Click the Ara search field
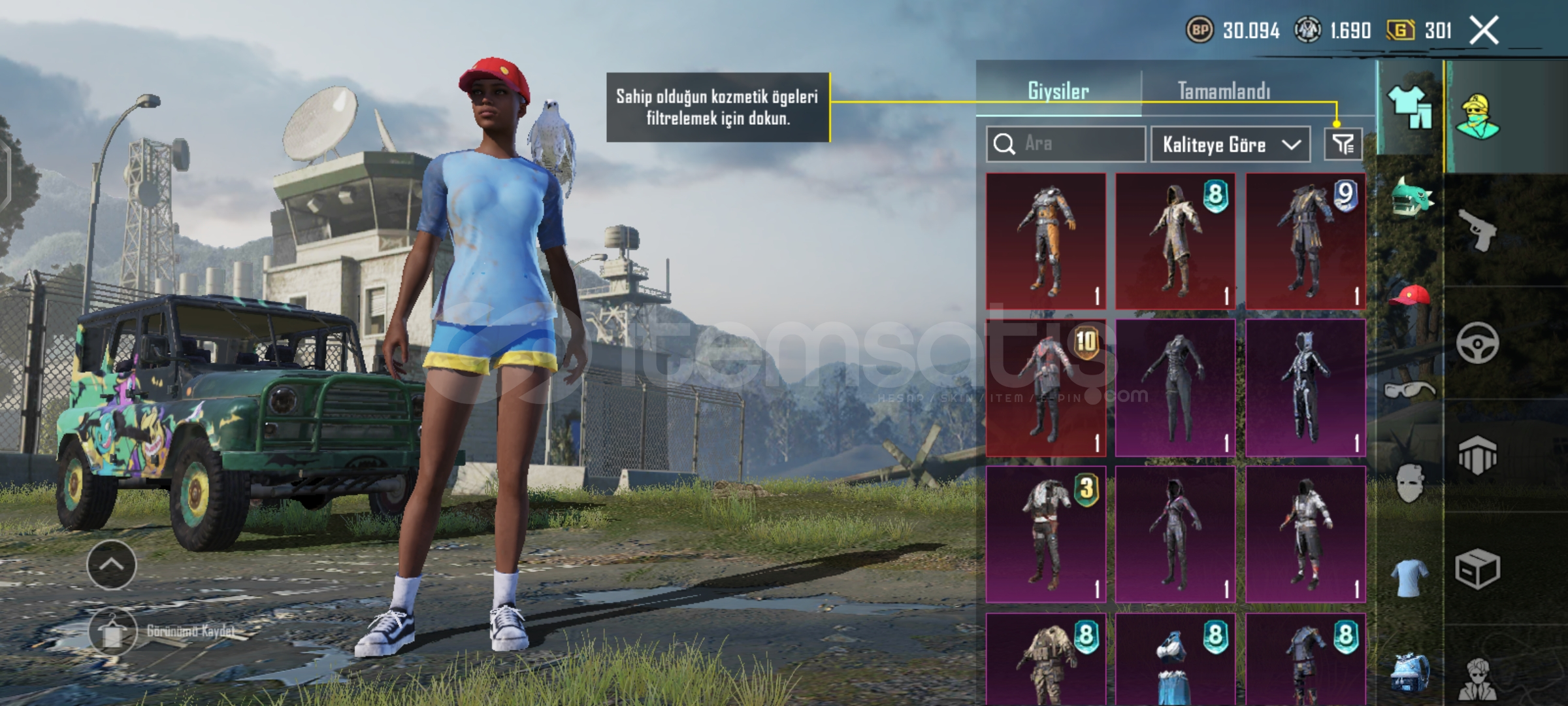1568x706 pixels. (1066, 144)
